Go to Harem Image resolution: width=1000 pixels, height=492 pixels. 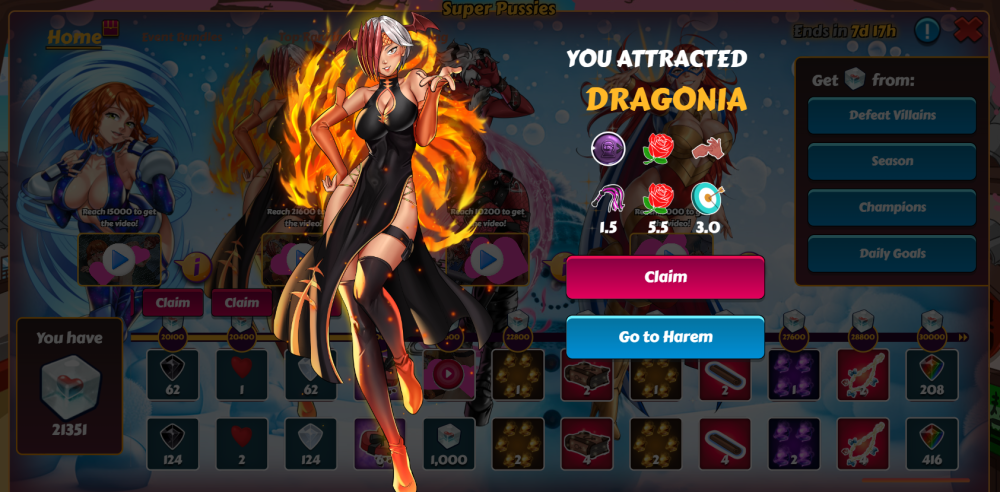tap(665, 337)
